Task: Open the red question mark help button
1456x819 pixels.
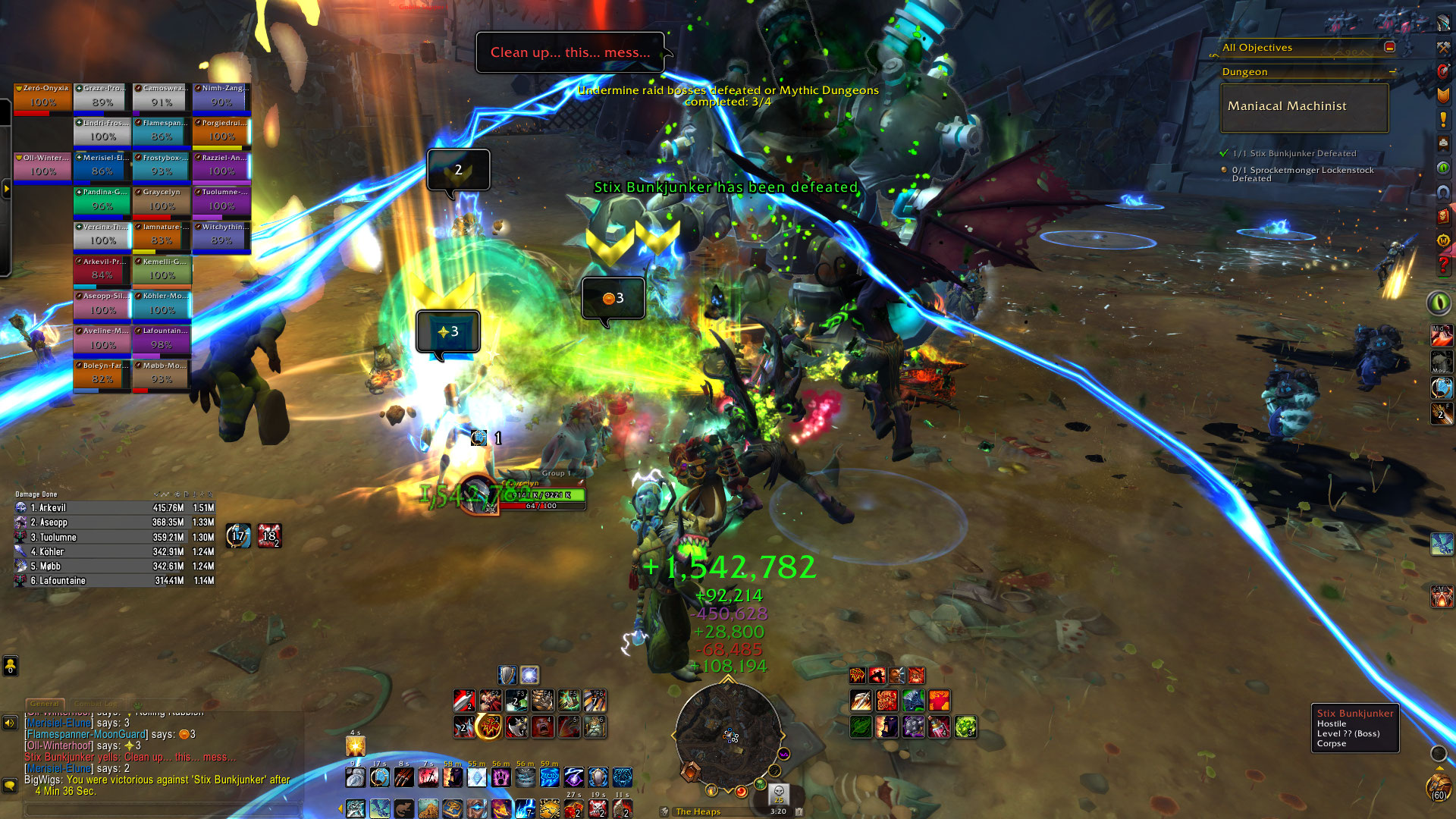Action: [1443, 265]
